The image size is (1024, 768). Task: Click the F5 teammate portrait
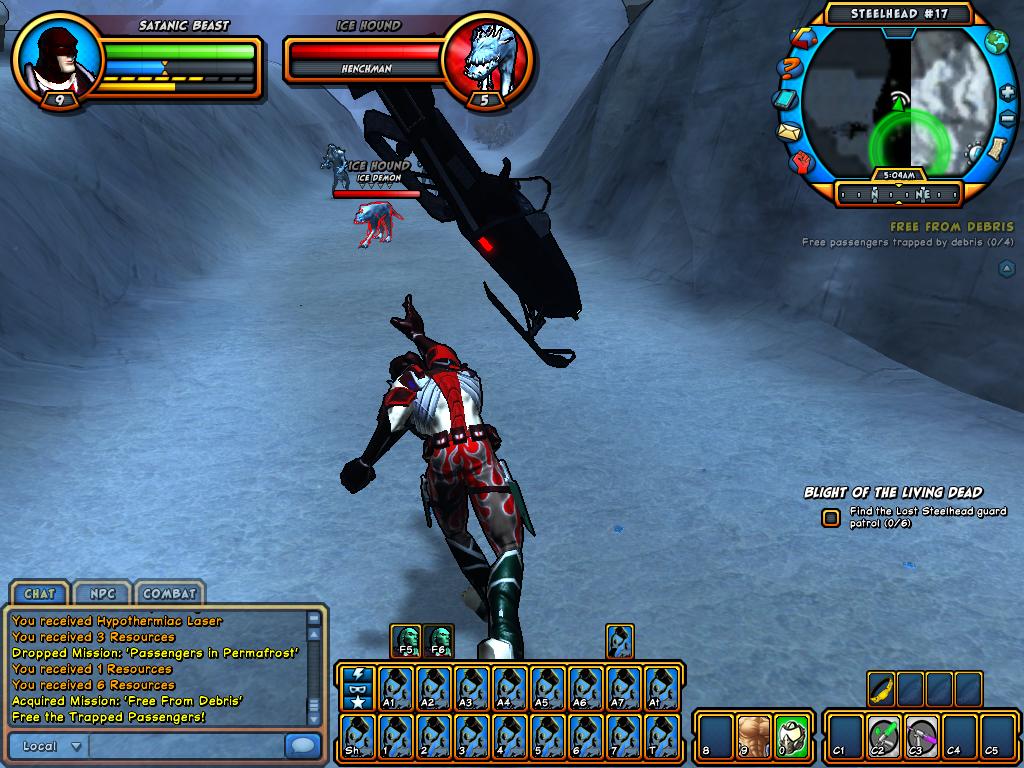(407, 640)
